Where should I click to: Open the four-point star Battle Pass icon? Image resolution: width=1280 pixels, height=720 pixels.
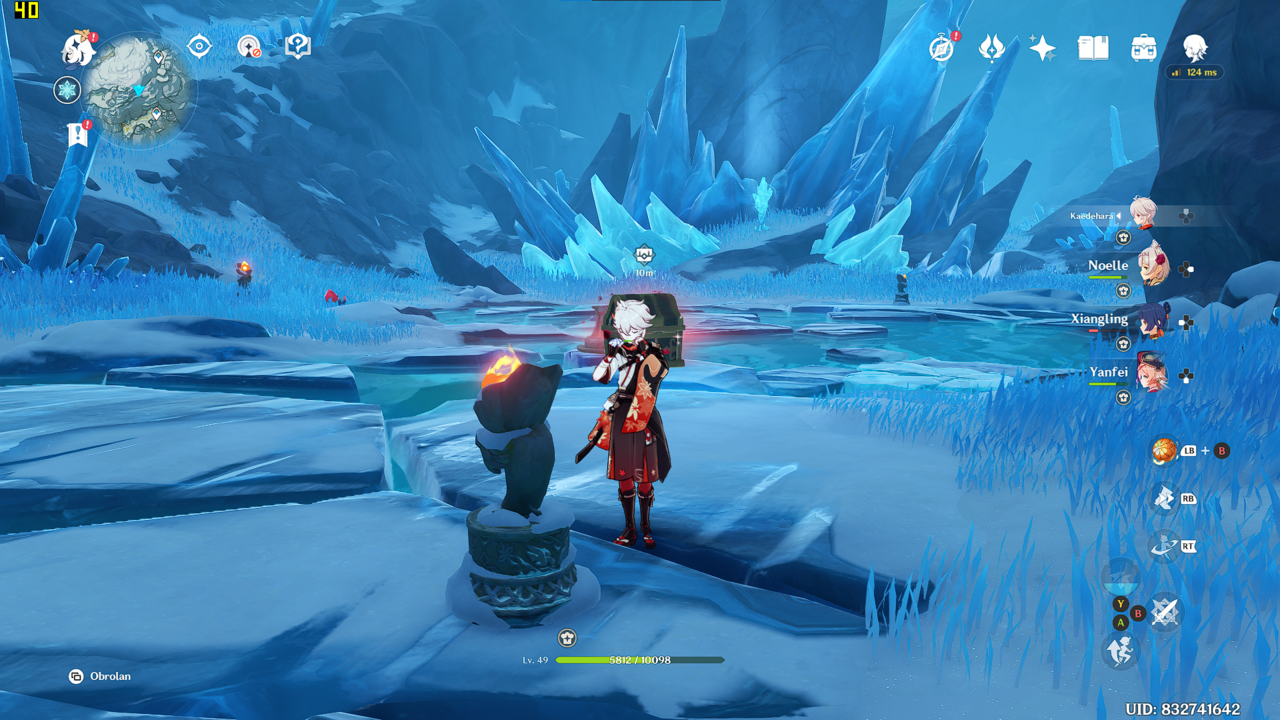(x=1042, y=48)
